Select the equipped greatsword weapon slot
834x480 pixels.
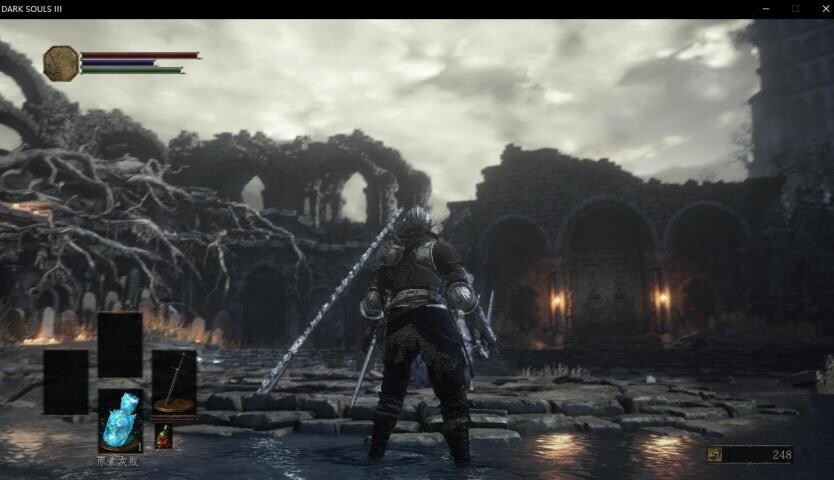pyautogui.click(x=173, y=383)
